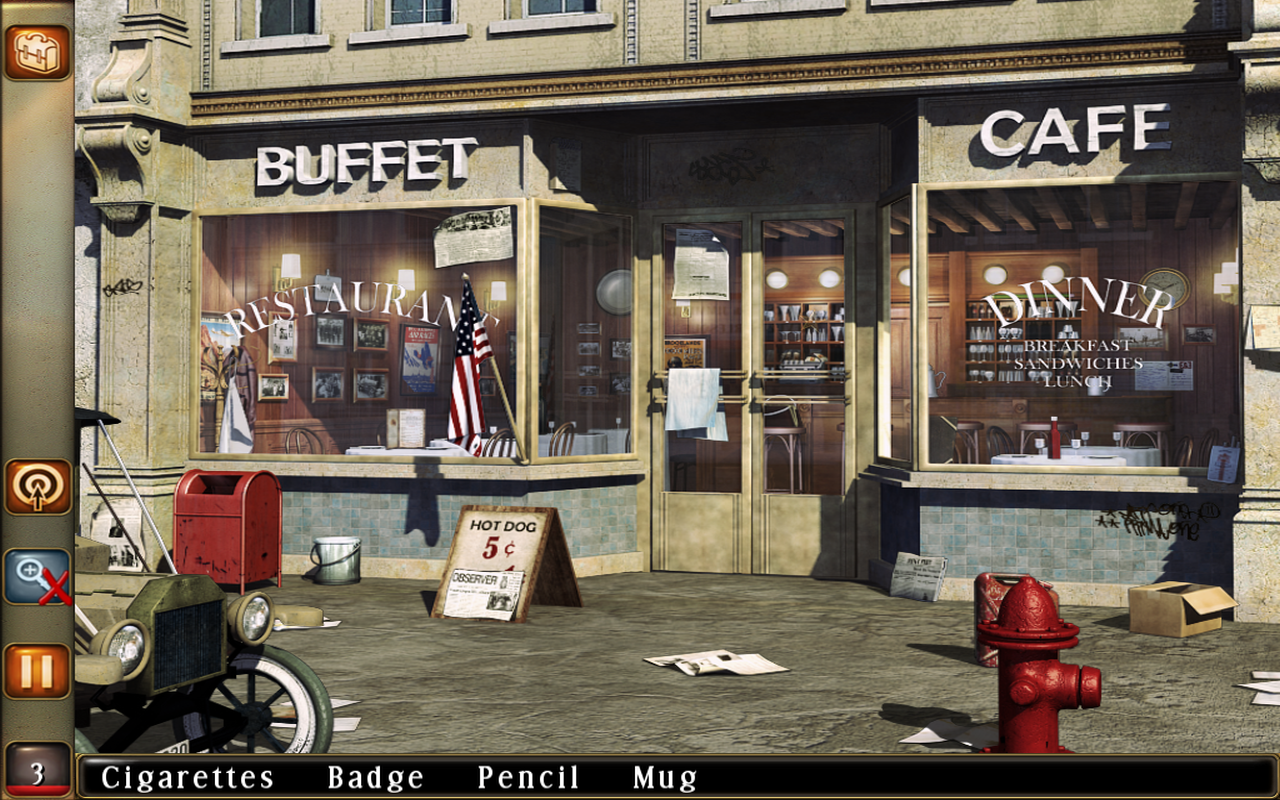The image size is (1280, 800).
Task: Use the target hint button
Action: 37,487
